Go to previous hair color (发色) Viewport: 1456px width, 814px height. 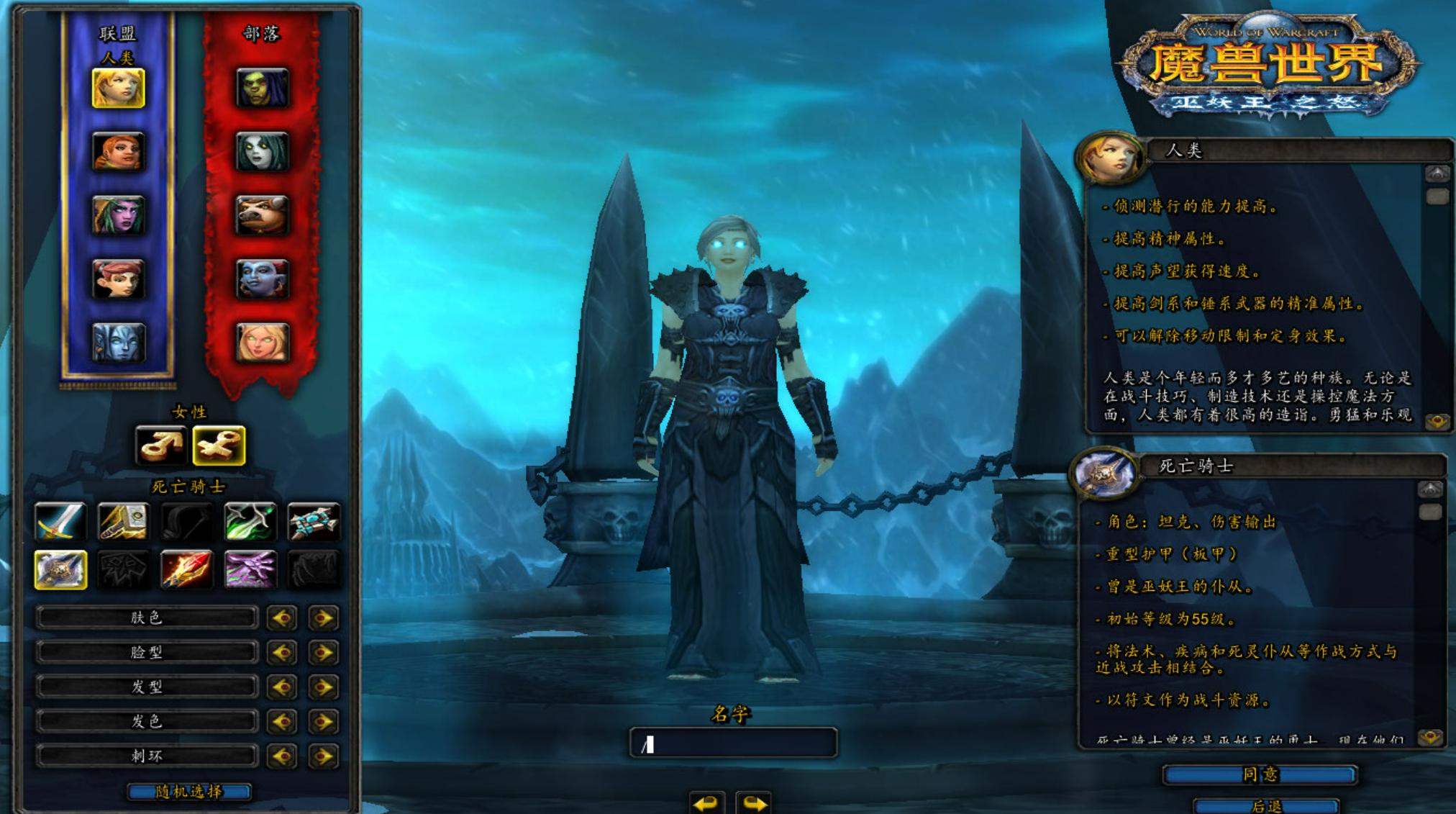click(282, 721)
